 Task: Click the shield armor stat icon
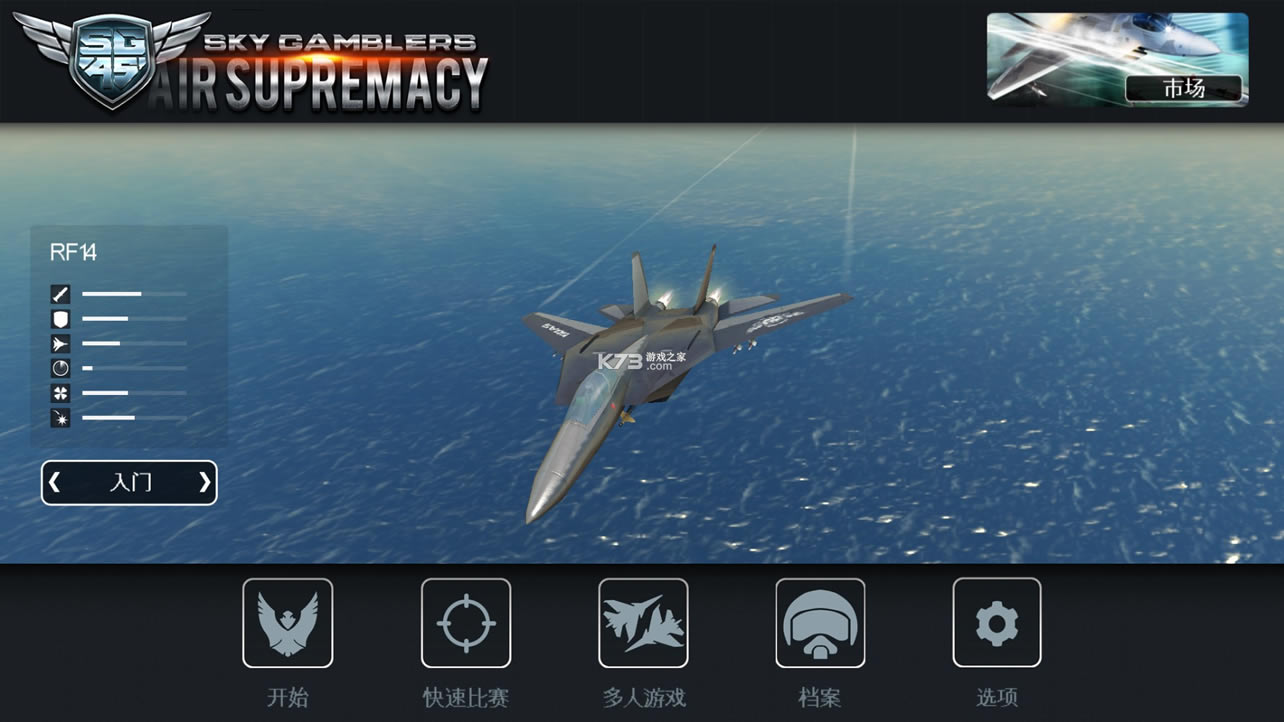(61, 318)
